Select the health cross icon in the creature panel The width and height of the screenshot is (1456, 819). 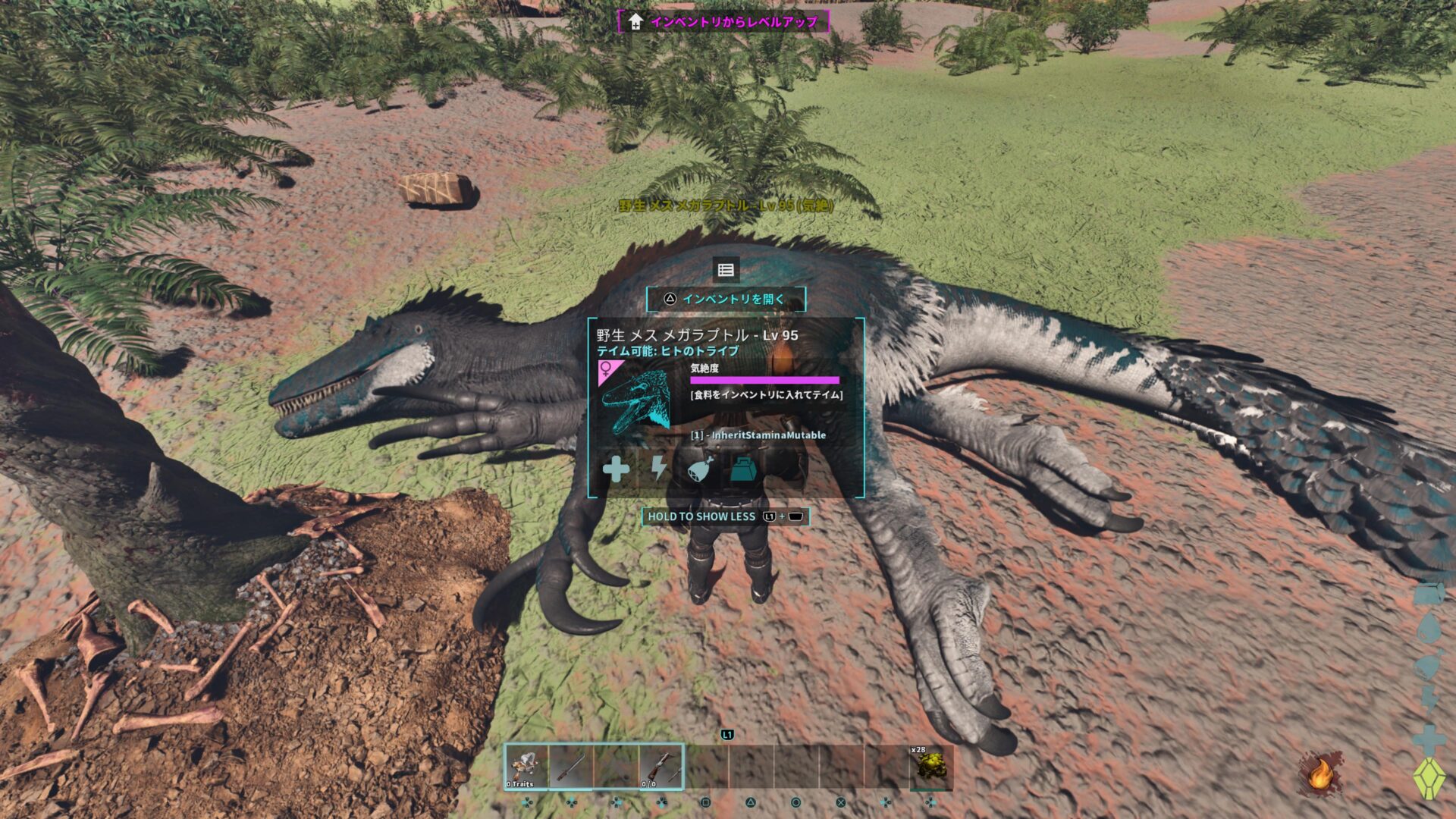tap(616, 469)
